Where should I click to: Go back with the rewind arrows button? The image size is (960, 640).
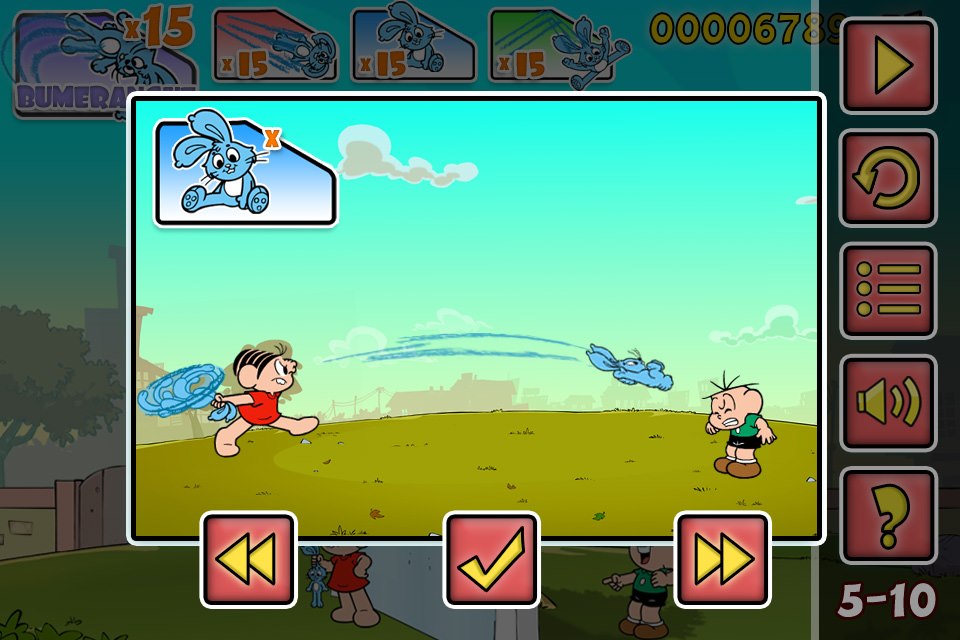click(249, 559)
